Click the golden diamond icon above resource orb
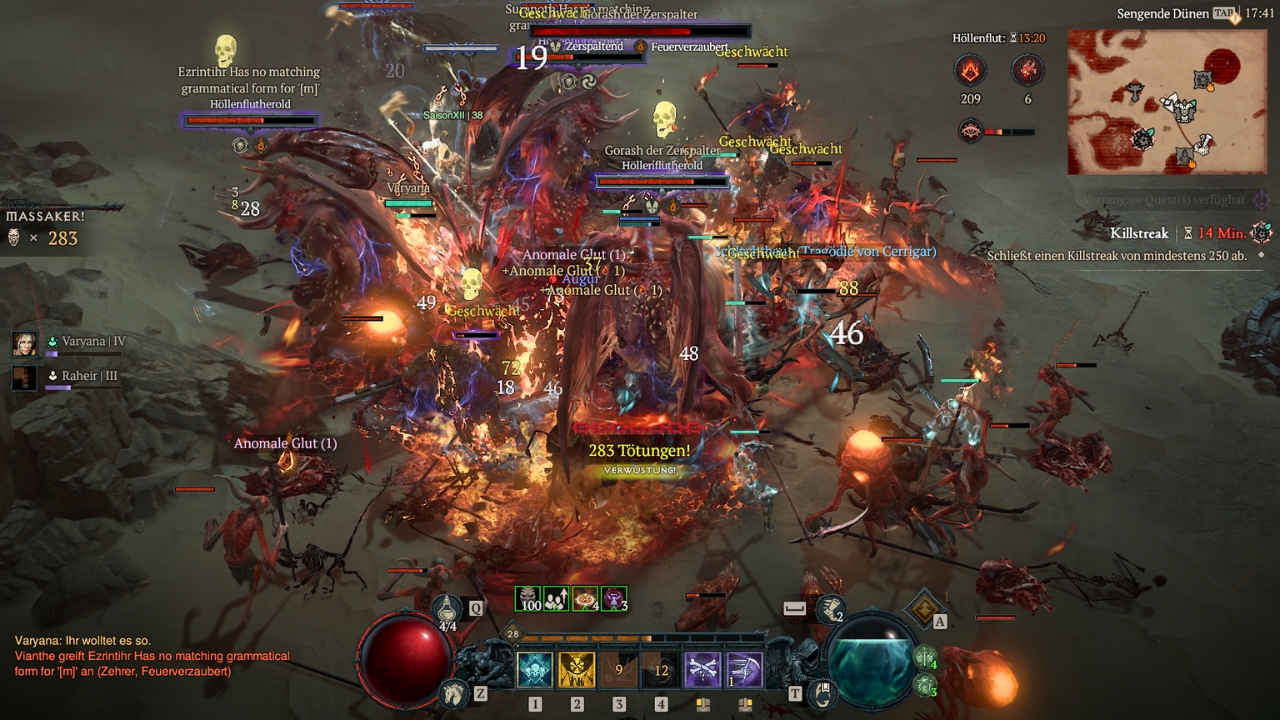Viewport: 1280px width, 720px height. 925,607
